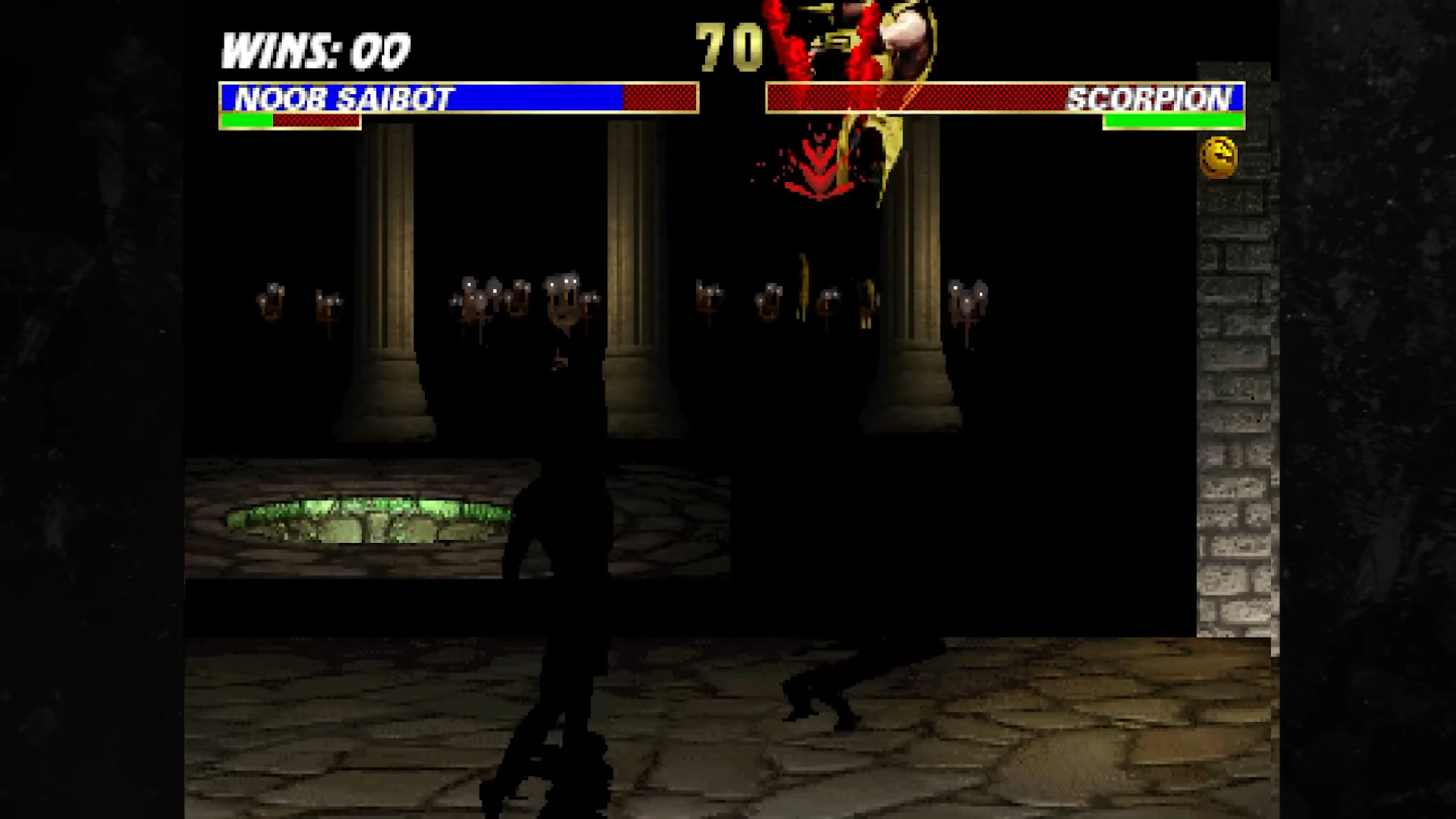Click the torch-holding statue in the background
This screenshot has height=819, width=1456.
pos(563,301)
